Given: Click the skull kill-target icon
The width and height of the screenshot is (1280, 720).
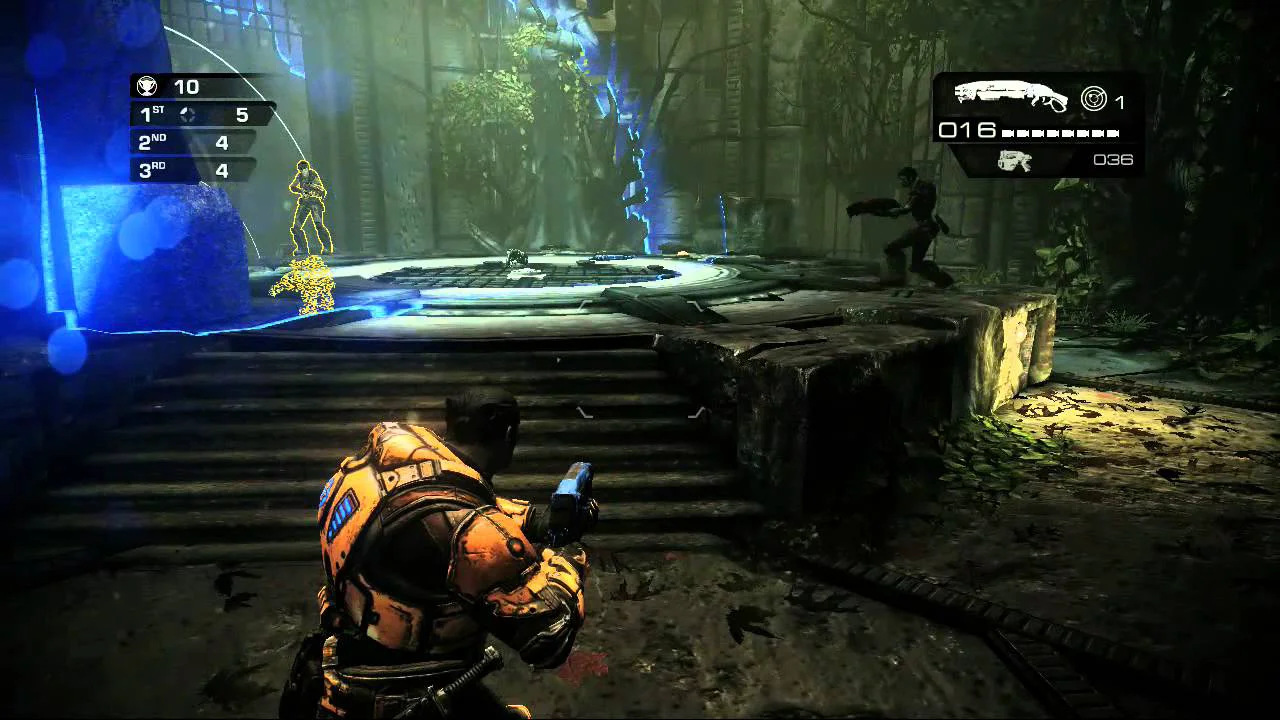Looking at the screenshot, I should point(147,87).
